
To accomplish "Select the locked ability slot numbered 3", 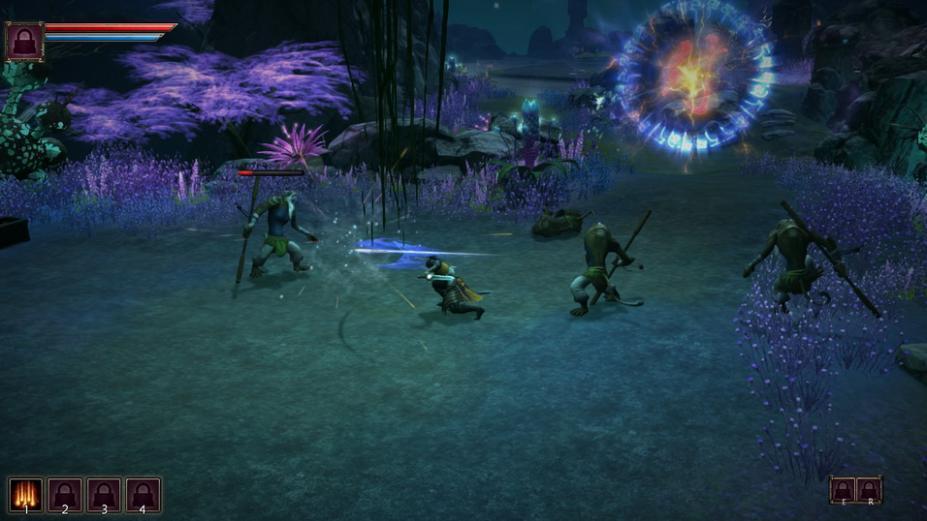I will [104, 494].
